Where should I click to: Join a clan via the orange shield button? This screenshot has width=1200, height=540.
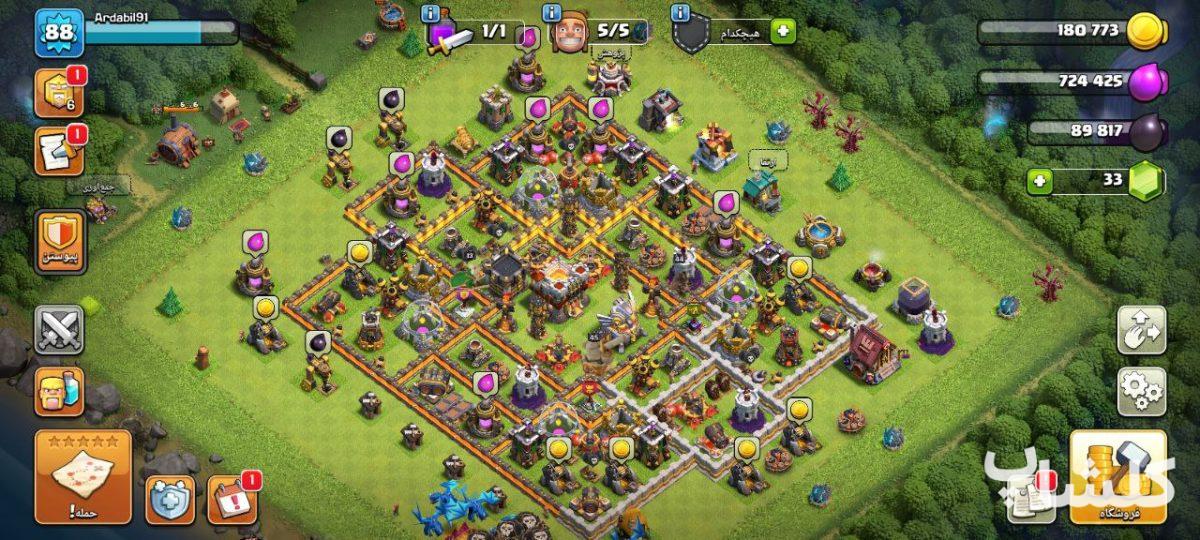(x=60, y=243)
